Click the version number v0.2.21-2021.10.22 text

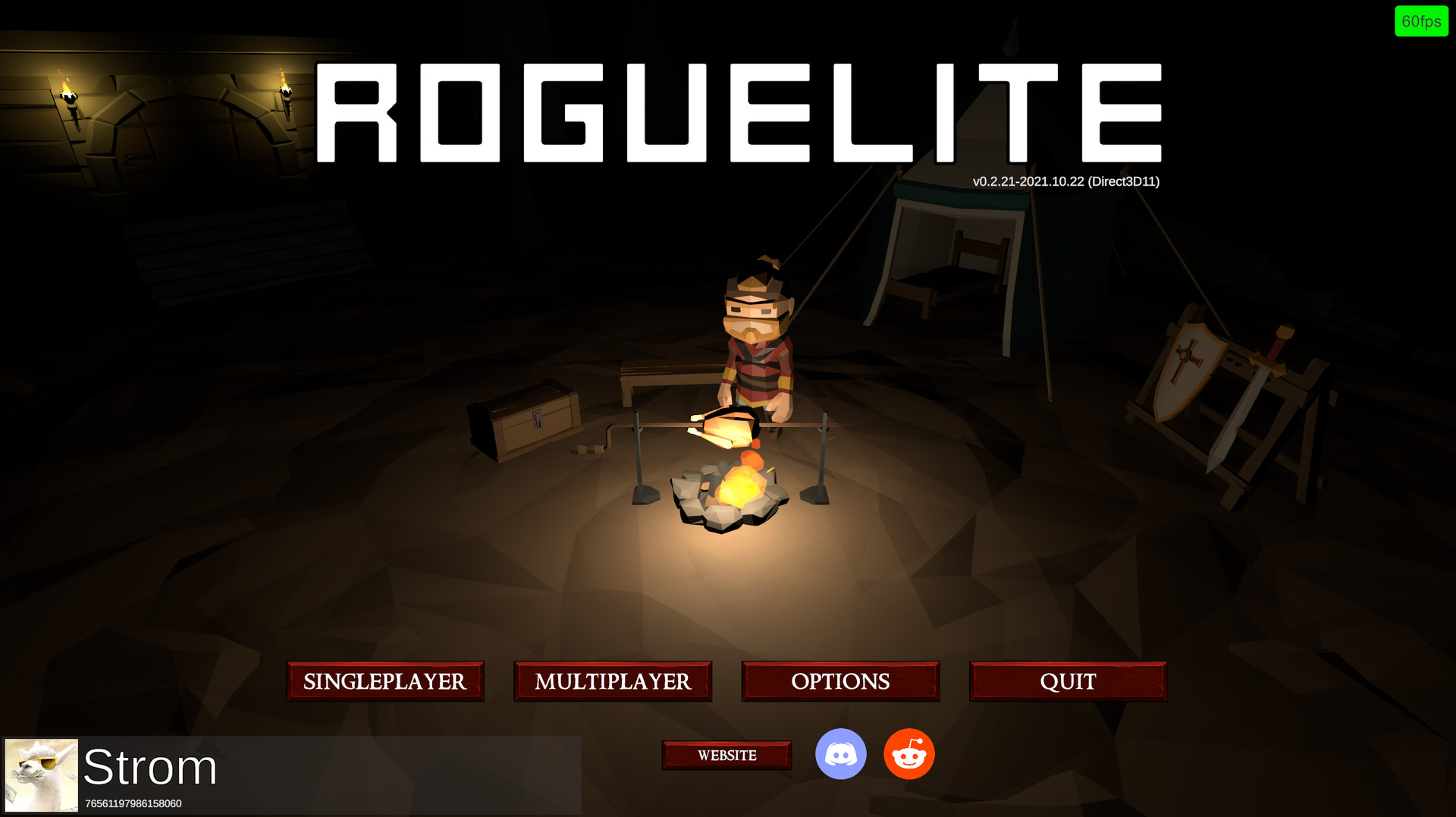pyautogui.click(x=1065, y=181)
